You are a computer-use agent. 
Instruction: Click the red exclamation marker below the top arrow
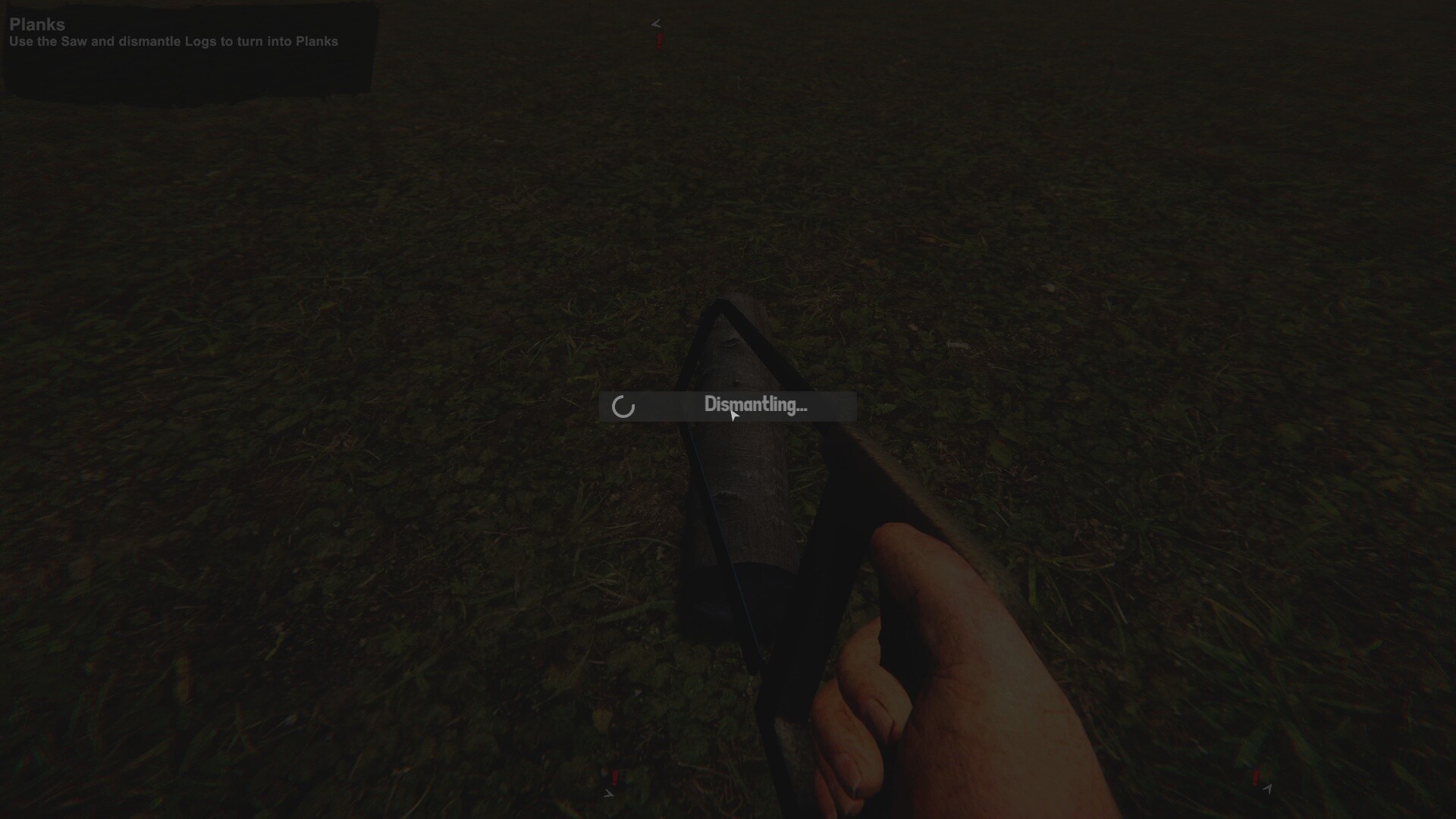pyautogui.click(x=659, y=41)
